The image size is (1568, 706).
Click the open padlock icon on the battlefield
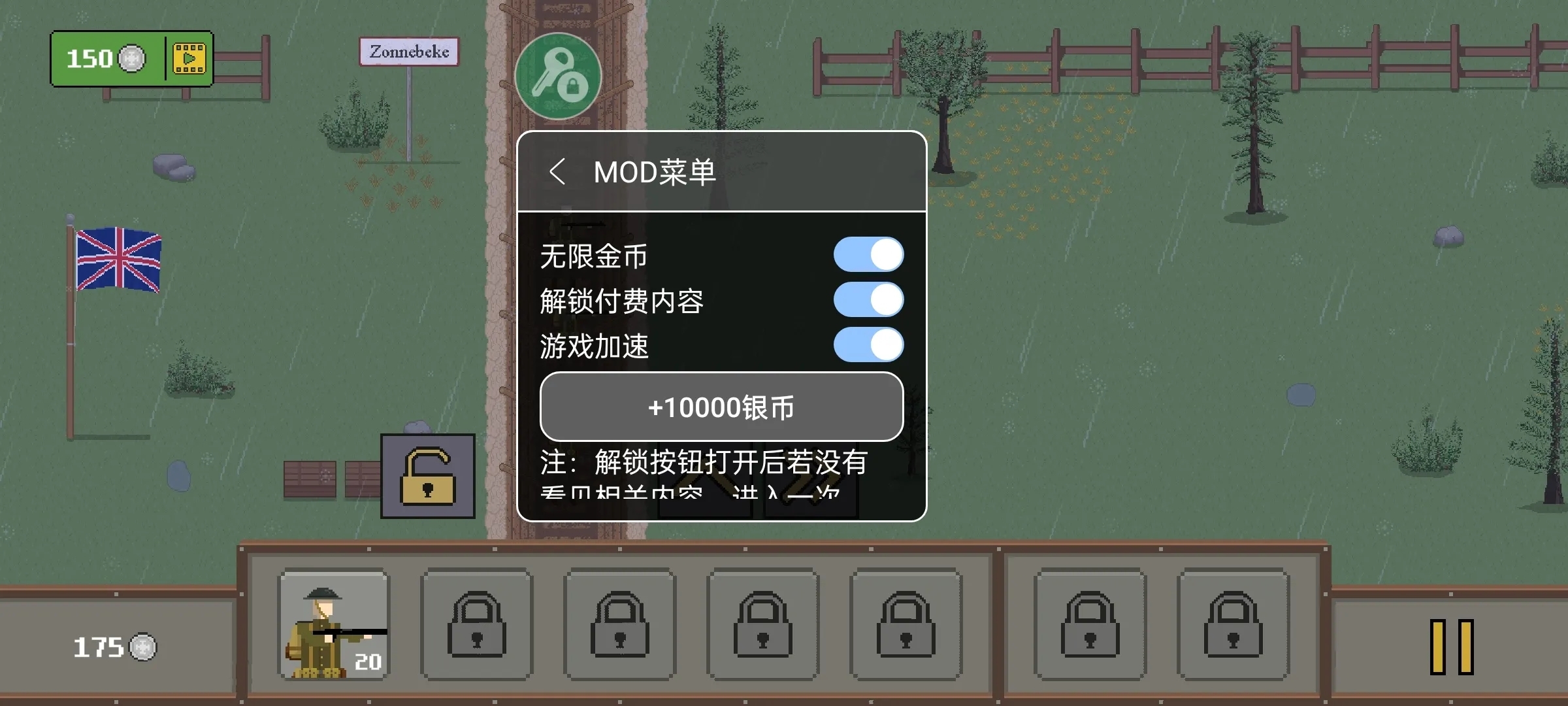click(x=427, y=477)
